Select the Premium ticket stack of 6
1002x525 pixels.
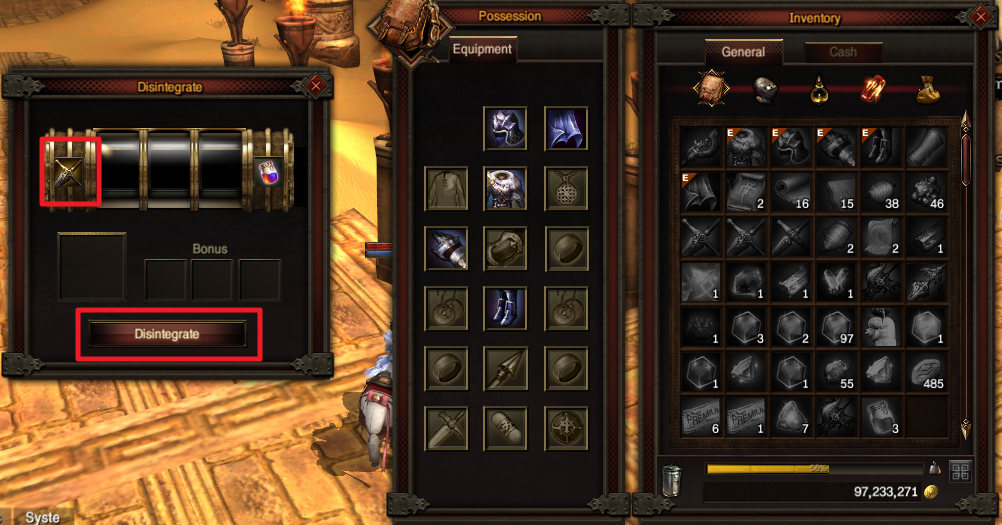[702, 417]
